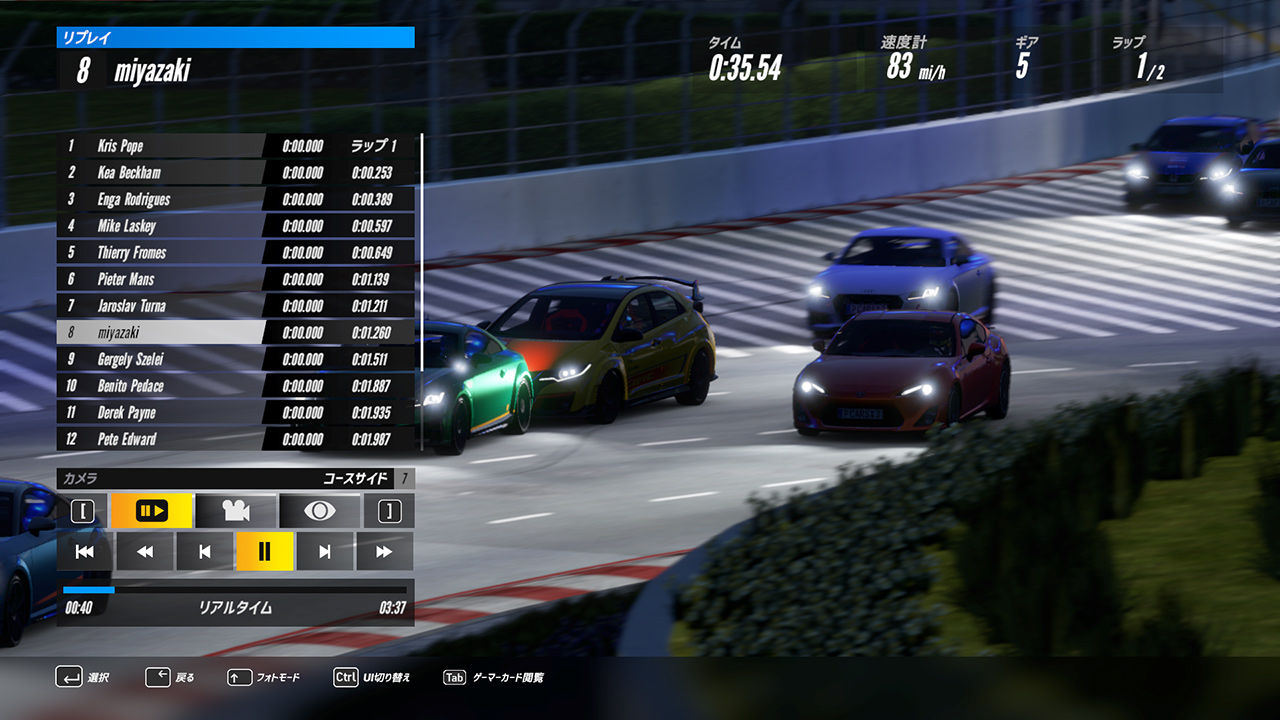Choose Pieter Mans in the standings
The width and height of the screenshot is (1280, 720).
(x=160, y=279)
